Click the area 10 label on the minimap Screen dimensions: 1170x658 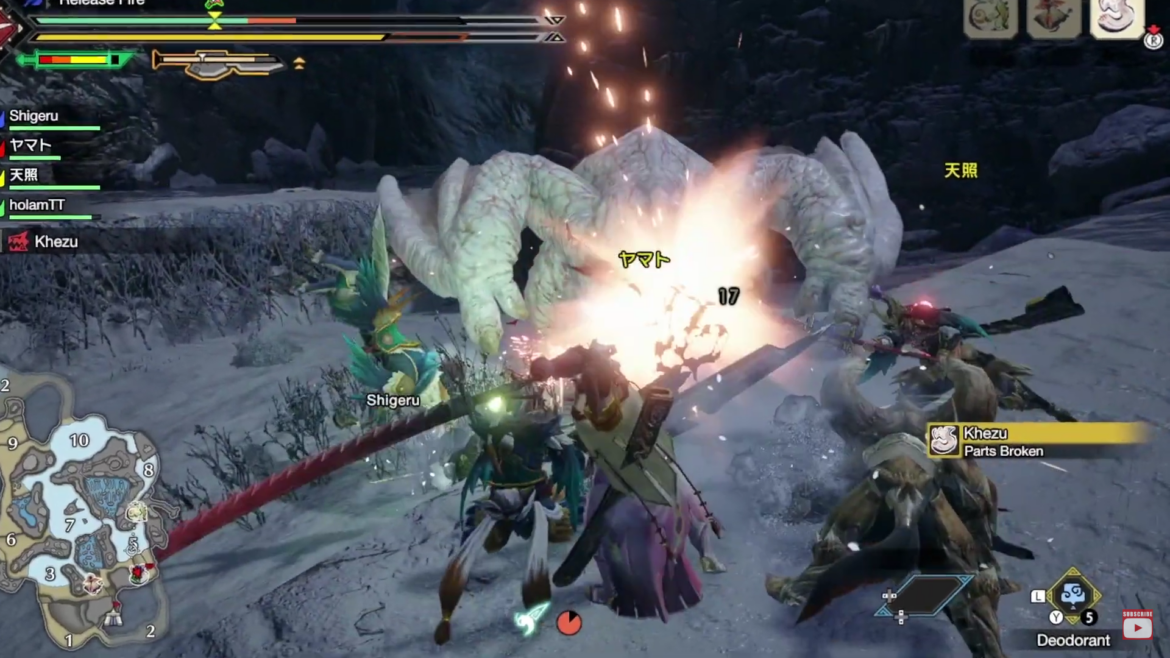[x=79, y=441]
